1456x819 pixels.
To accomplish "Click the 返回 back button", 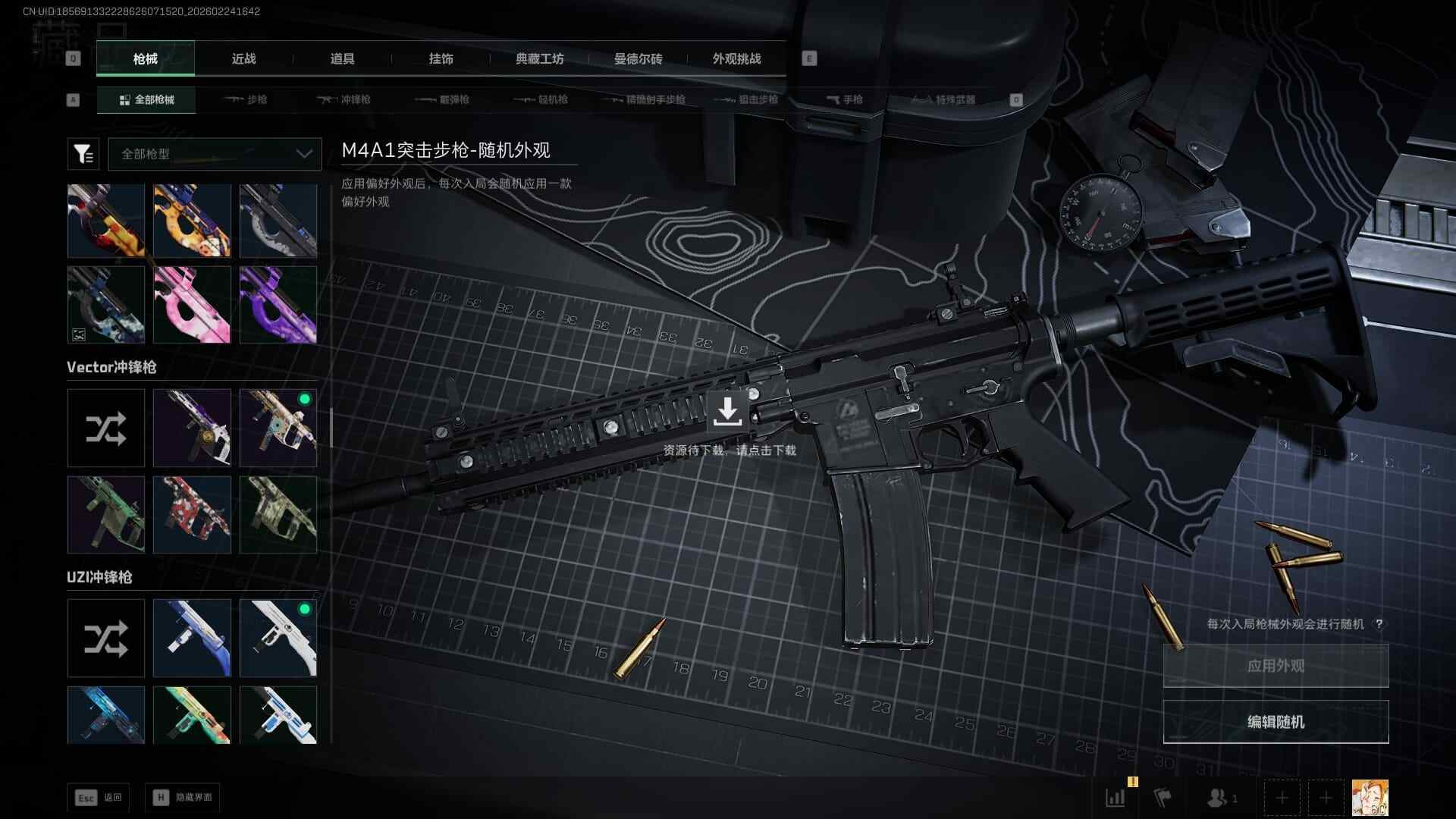I will coord(98,798).
